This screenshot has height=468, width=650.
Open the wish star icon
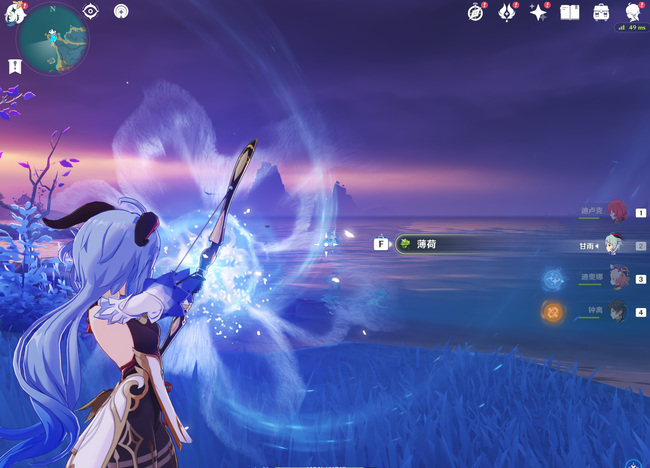coord(539,12)
